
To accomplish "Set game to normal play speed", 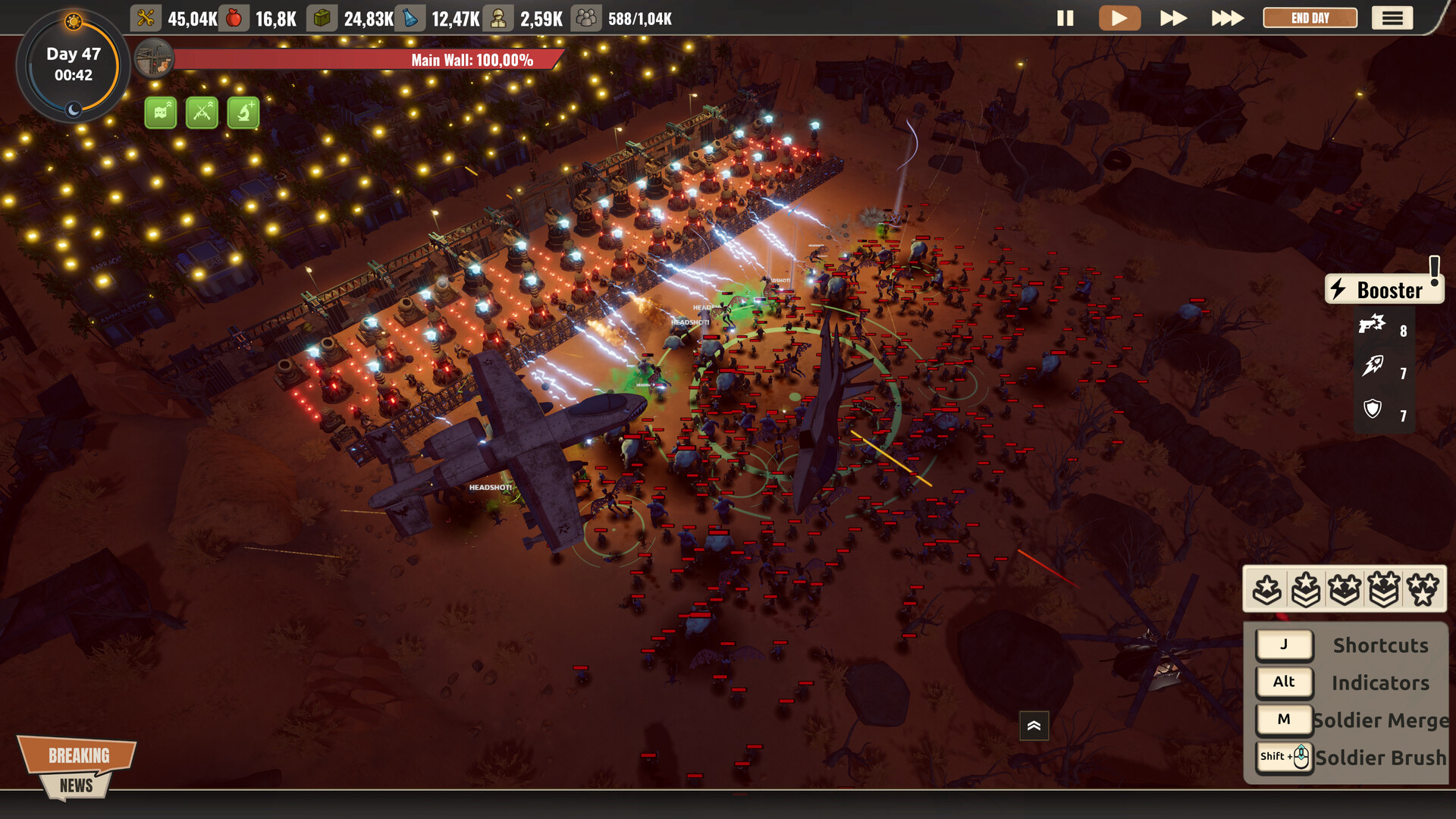I will [x=1119, y=18].
